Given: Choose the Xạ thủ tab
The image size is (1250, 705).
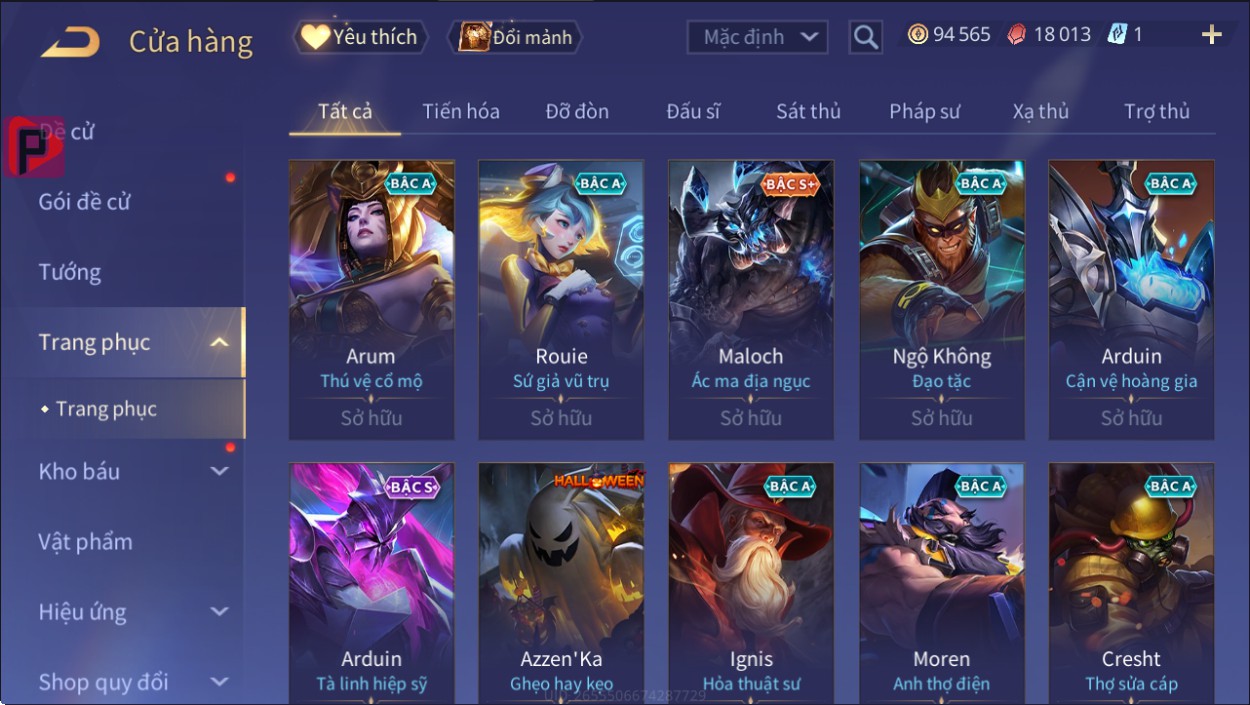Looking at the screenshot, I should coord(1040,112).
